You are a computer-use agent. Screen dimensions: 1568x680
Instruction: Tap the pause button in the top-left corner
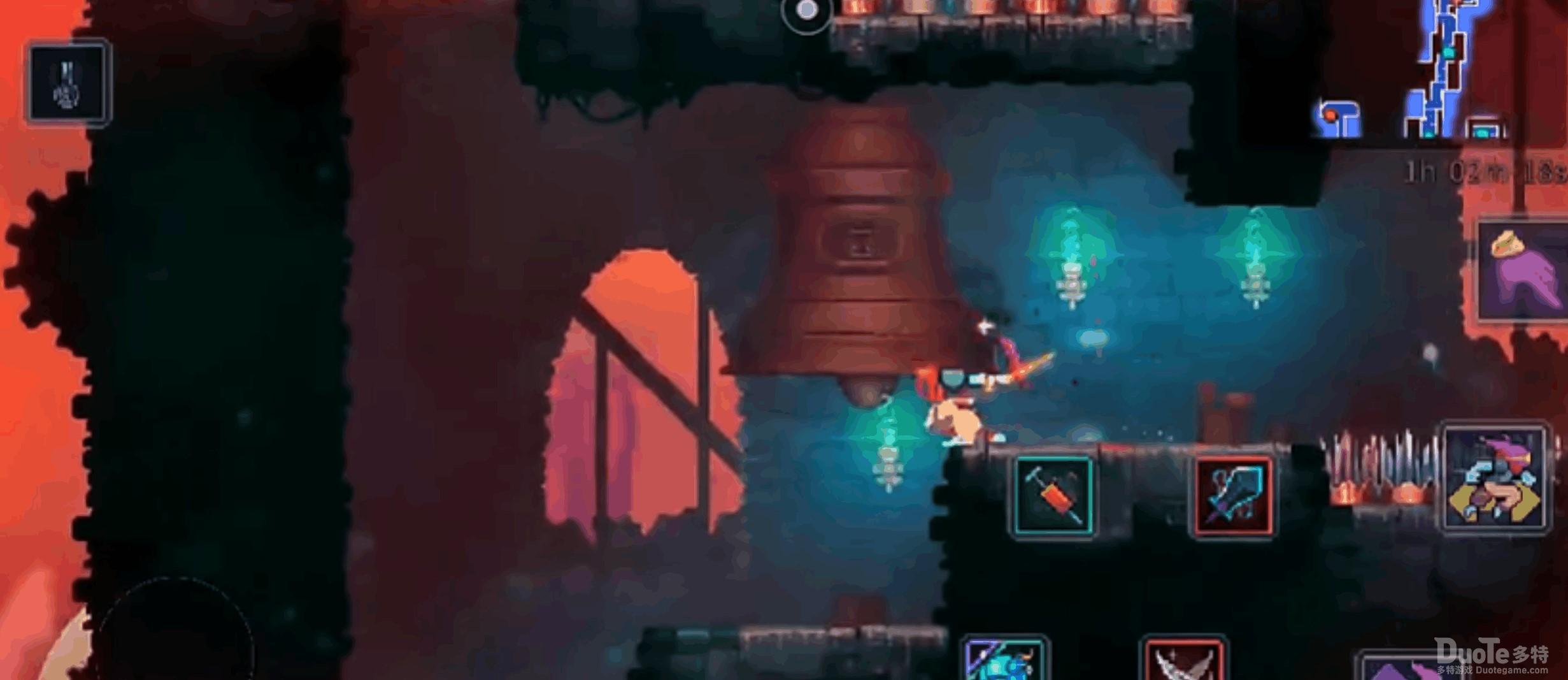coord(68,83)
